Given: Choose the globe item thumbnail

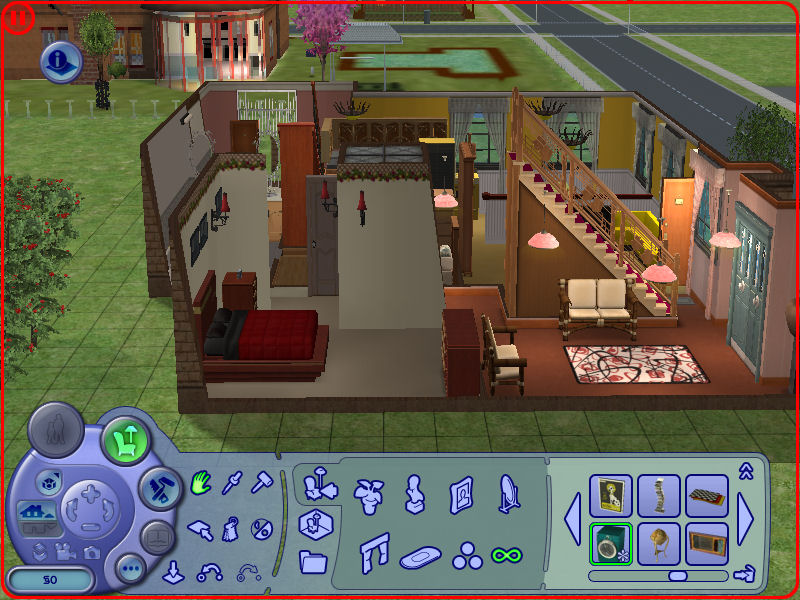Looking at the screenshot, I should [x=659, y=543].
